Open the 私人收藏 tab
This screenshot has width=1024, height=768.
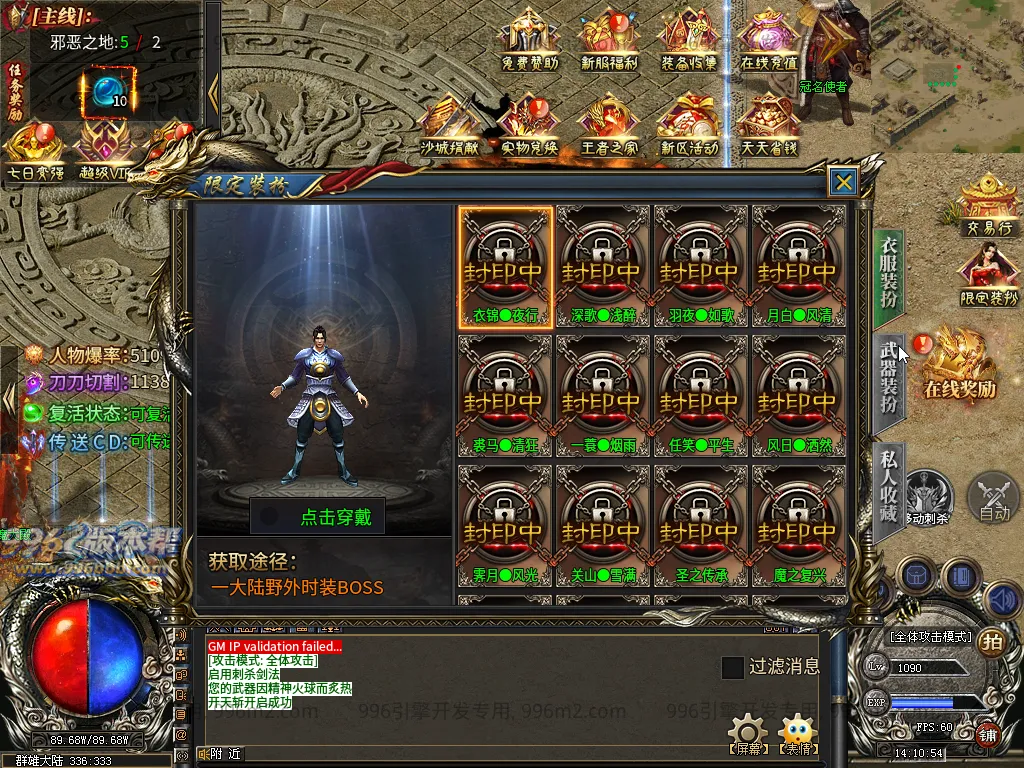point(889,485)
